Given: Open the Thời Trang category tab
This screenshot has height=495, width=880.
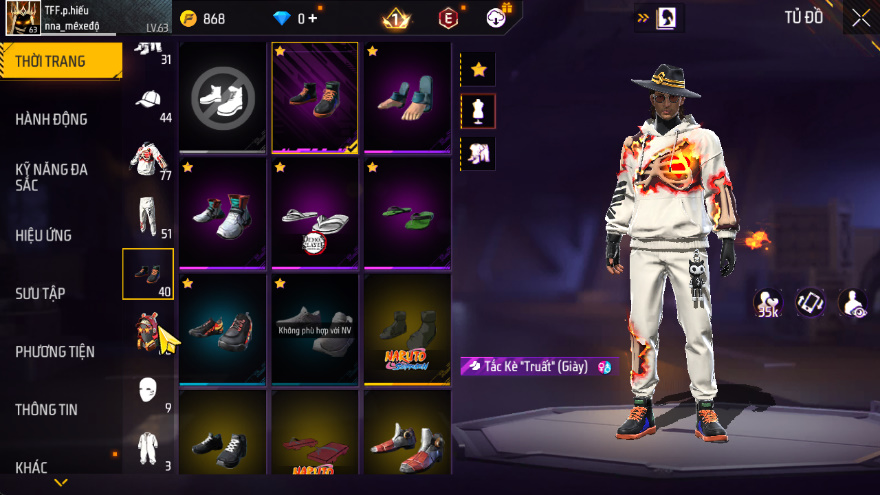Looking at the screenshot, I should point(60,61).
